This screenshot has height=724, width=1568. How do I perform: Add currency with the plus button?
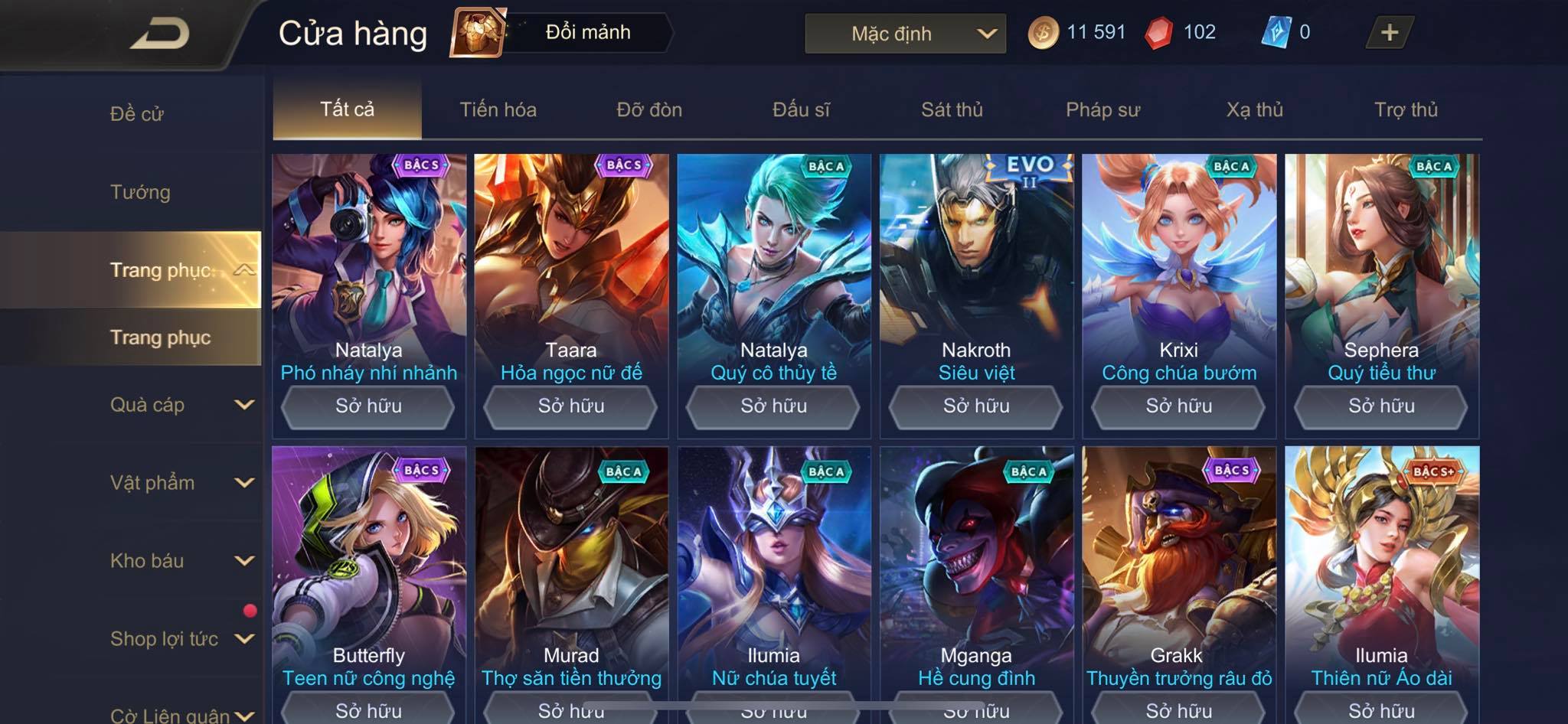coord(1389,32)
